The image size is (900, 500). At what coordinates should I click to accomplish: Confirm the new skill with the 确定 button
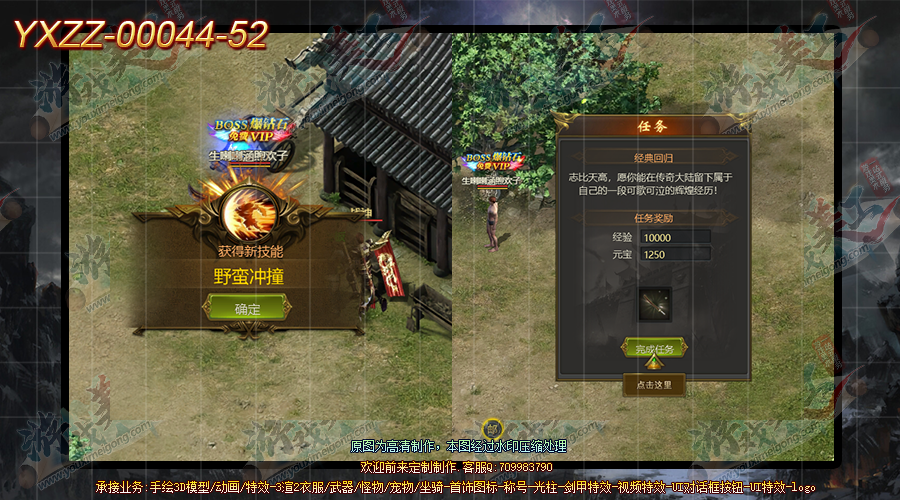point(247,308)
